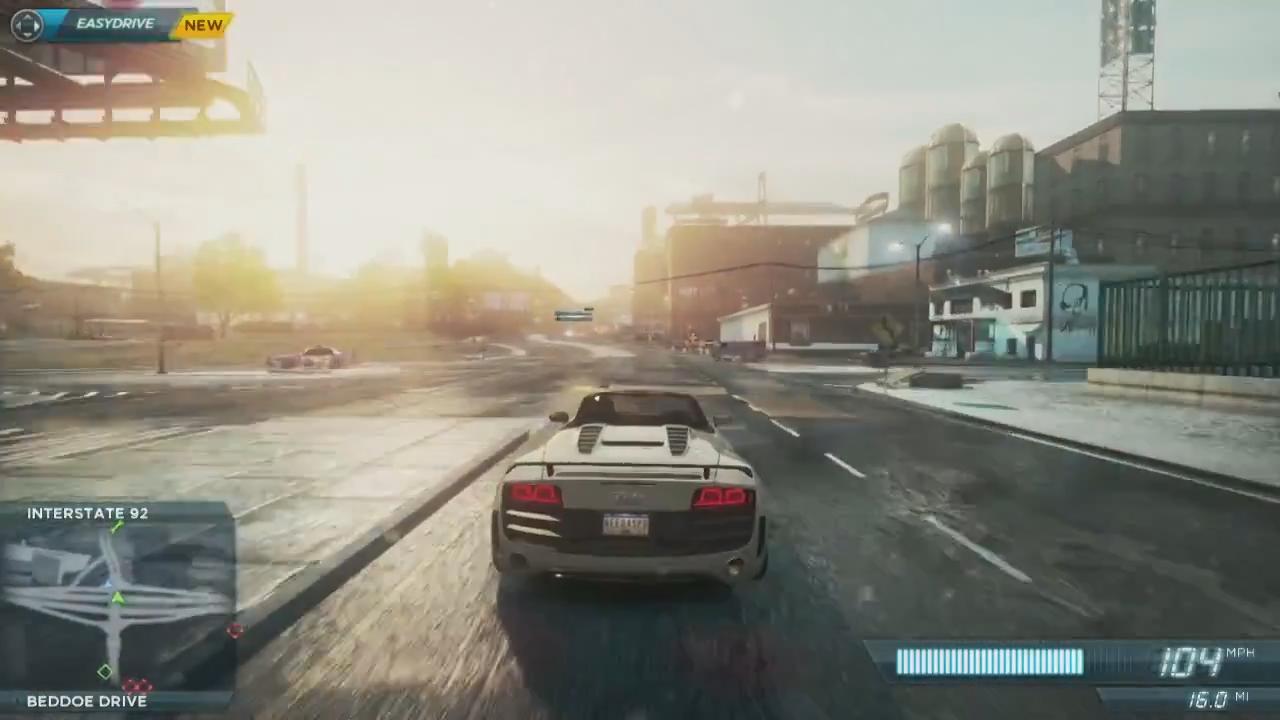Click the overhead sign marker in the distance

pos(574,316)
